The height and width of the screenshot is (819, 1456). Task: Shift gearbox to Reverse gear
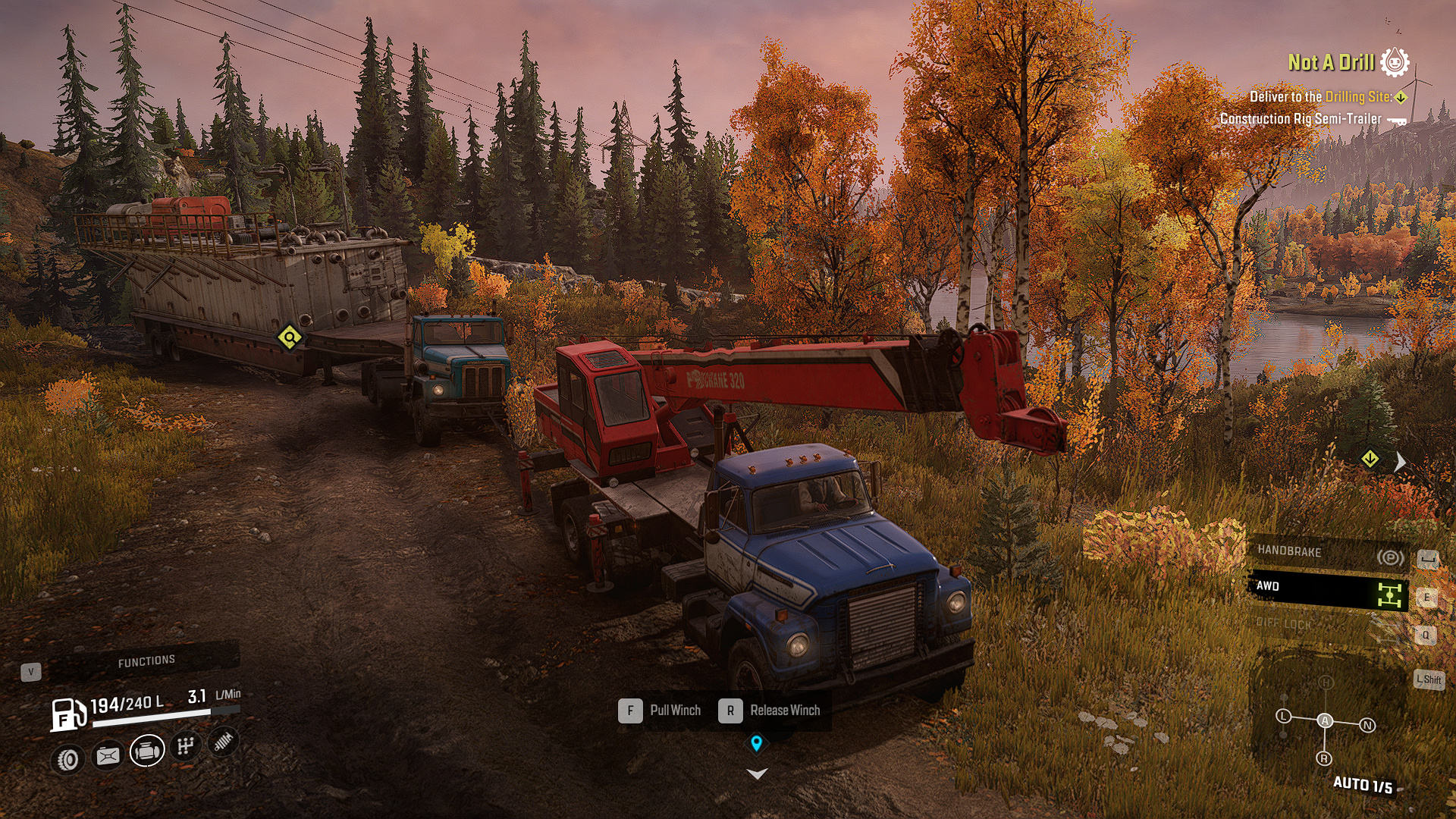1324,758
